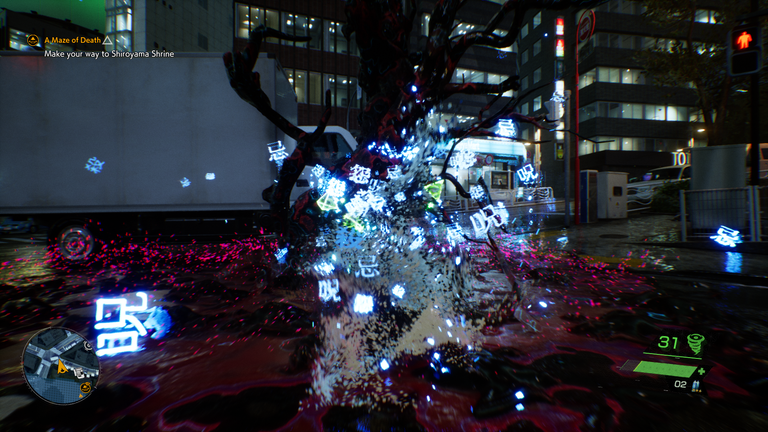The width and height of the screenshot is (768, 432).
Task: Click the quest emblem beside A Maze of Death
Action: (32, 40)
